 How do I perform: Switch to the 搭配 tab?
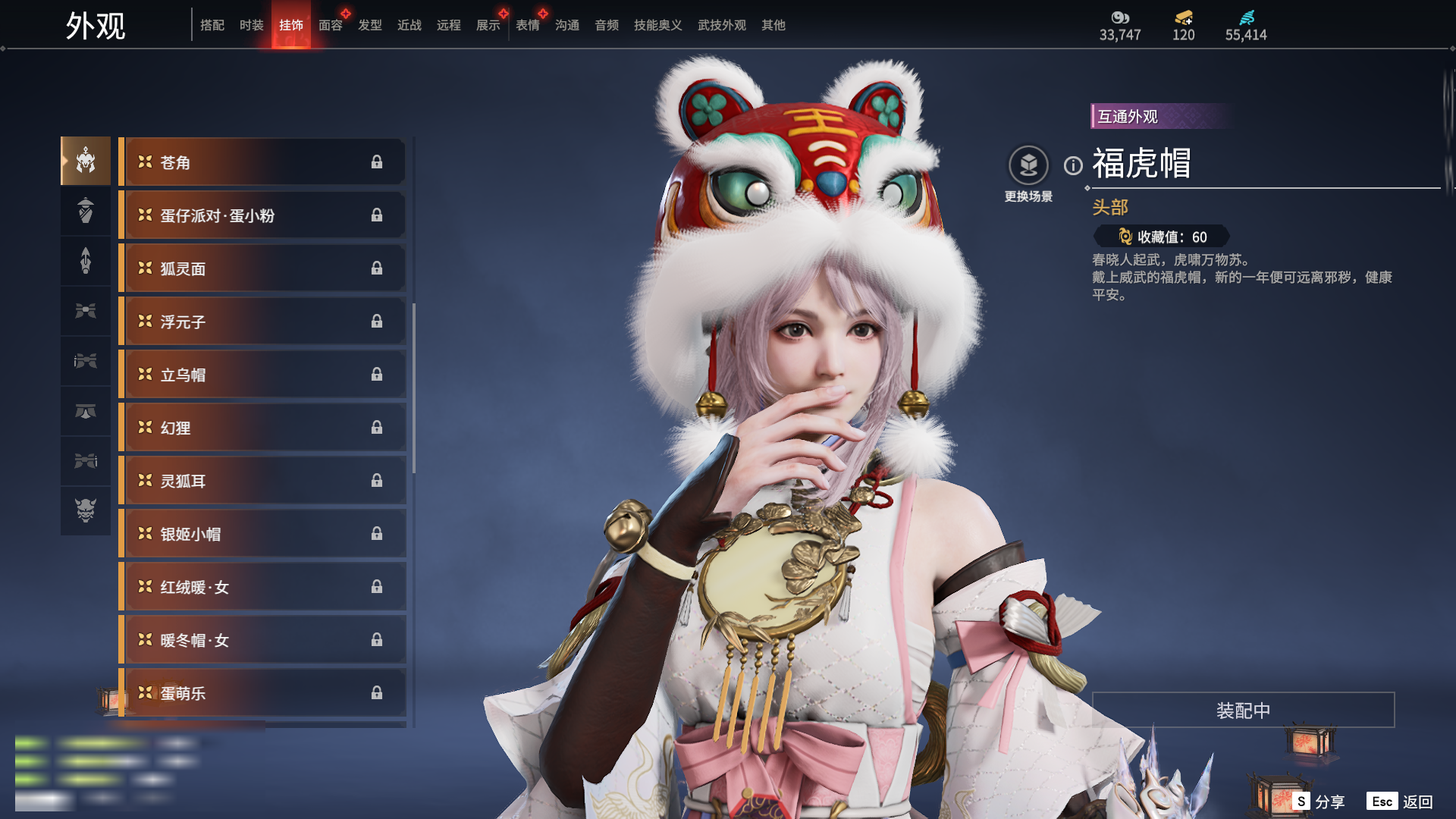click(212, 25)
